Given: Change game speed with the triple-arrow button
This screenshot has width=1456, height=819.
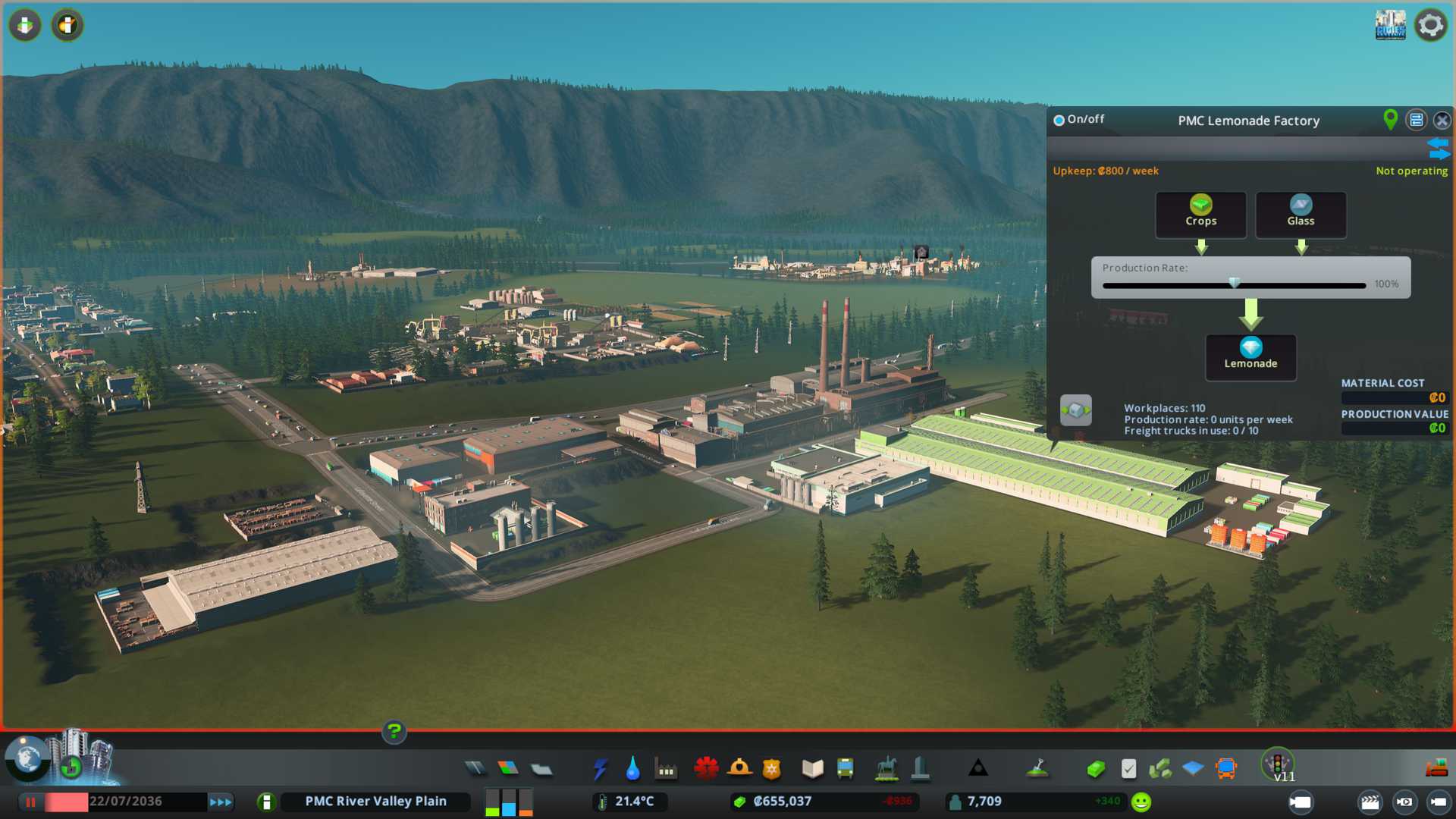Looking at the screenshot, I should [221, 802].
